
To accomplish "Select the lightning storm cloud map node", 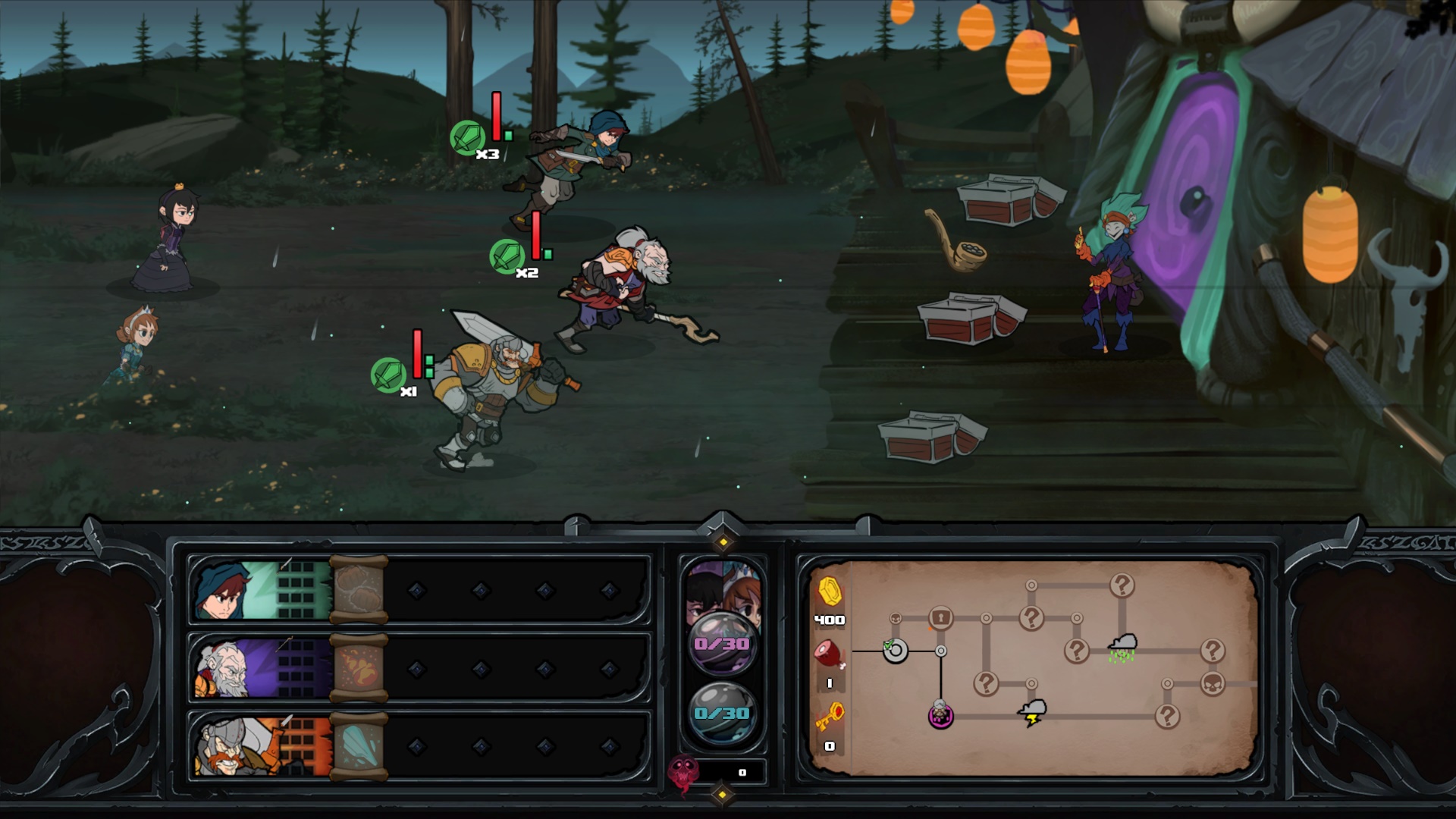I will 1032,712.
